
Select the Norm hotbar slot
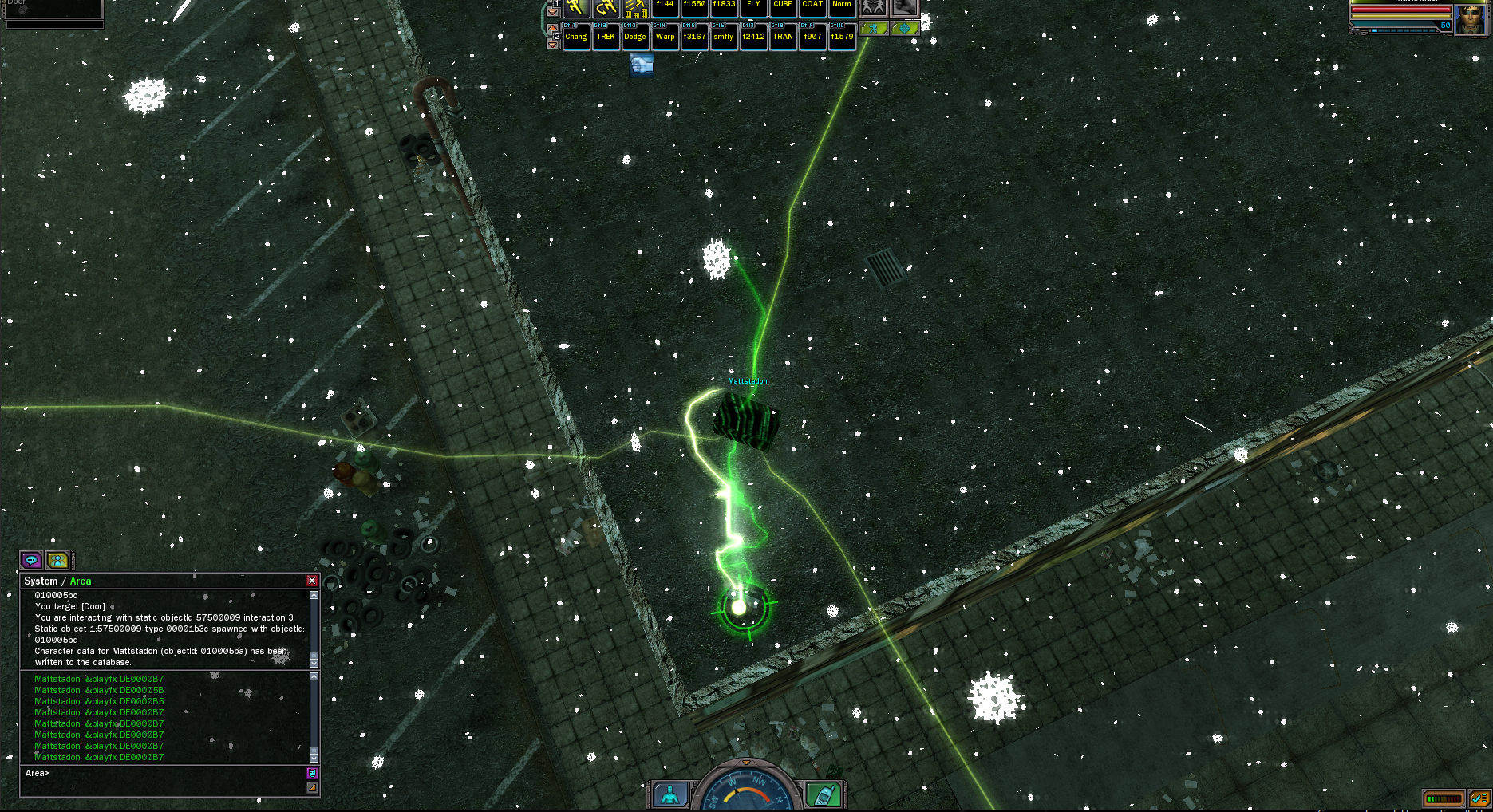click(x=842, y=7)
